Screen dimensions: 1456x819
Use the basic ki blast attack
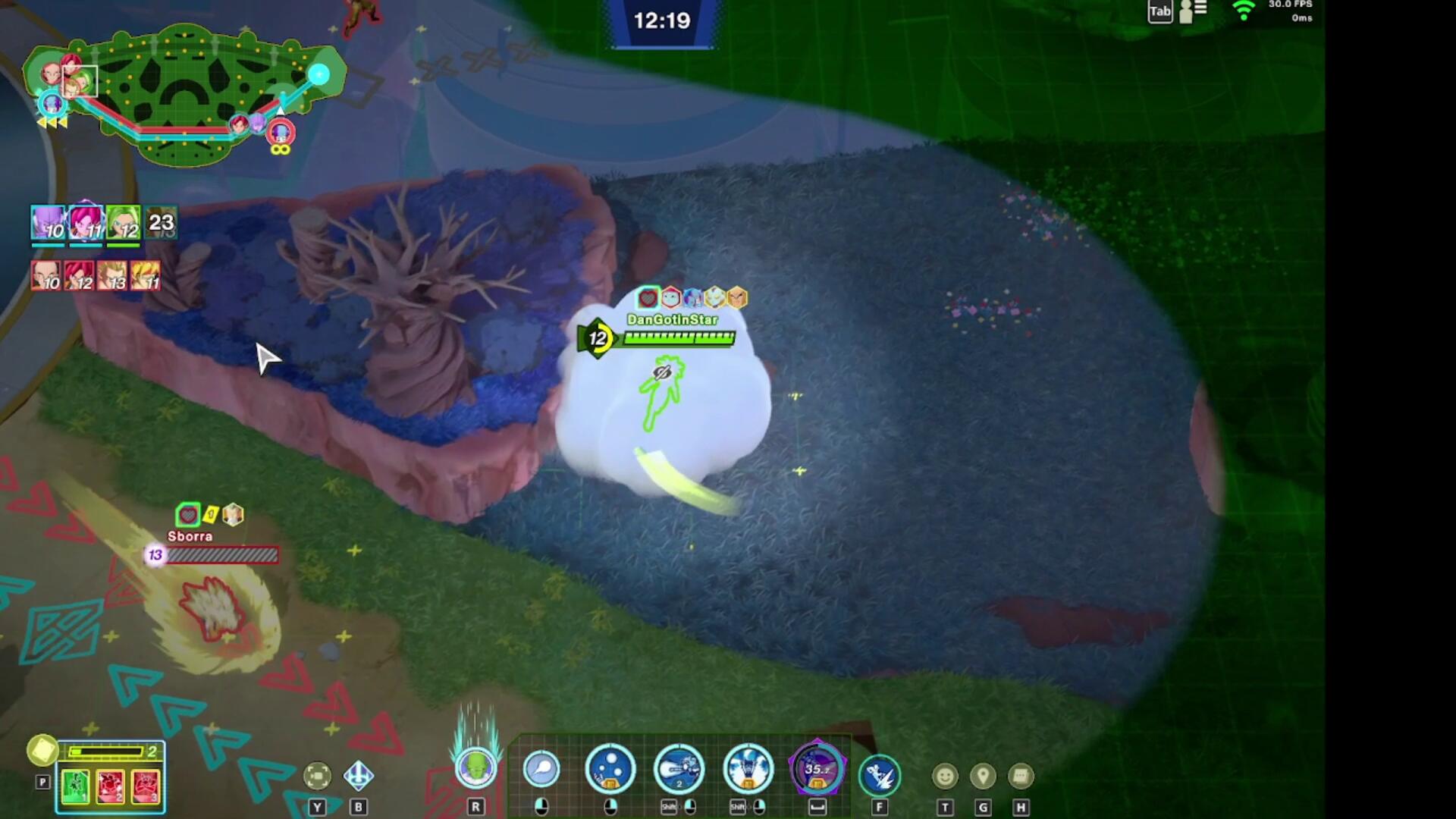point(541,770)
